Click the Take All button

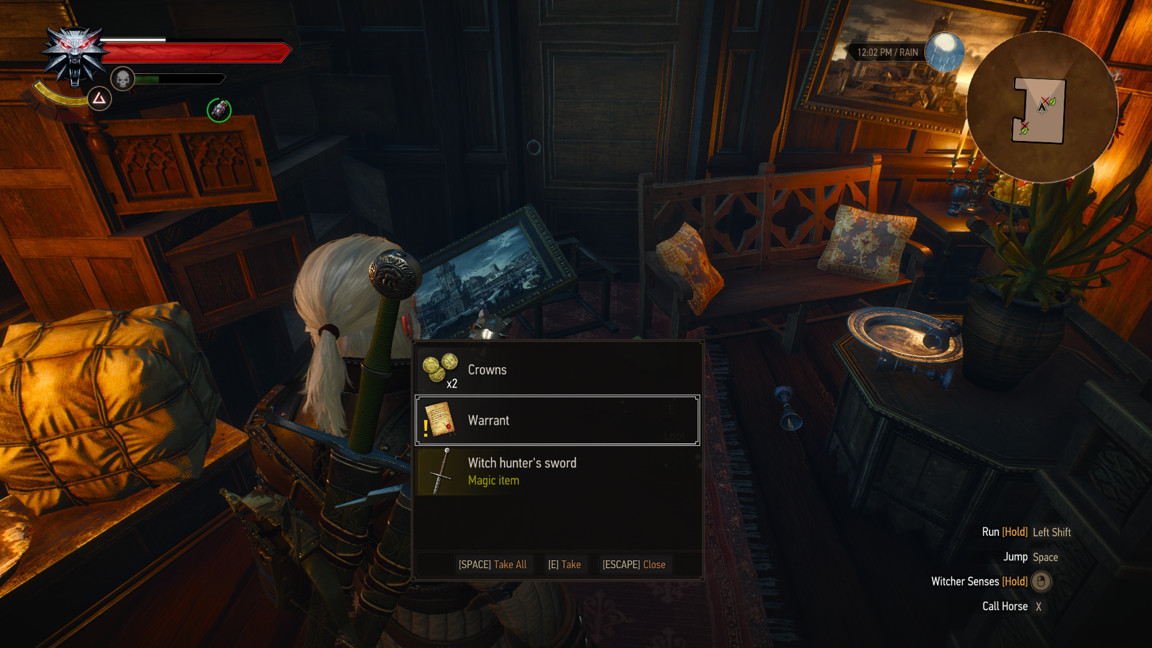click(x=492, y=564)
